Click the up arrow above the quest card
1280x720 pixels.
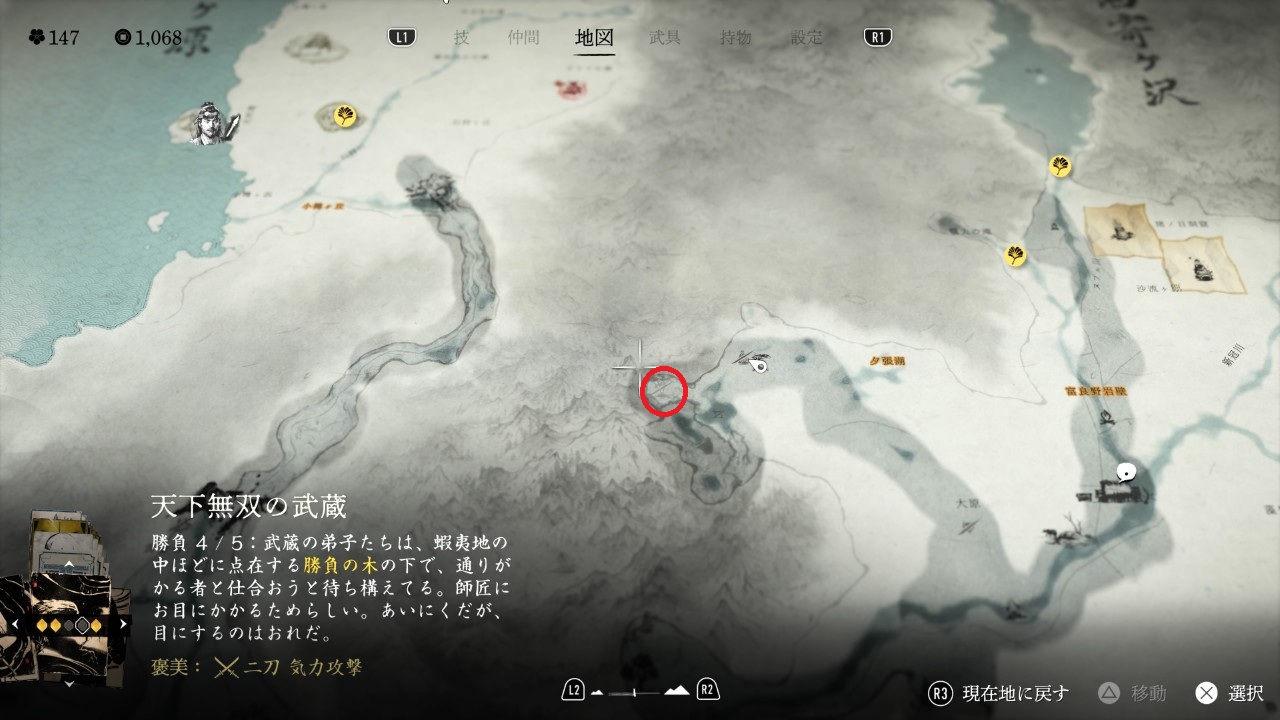tap(68, 565)
